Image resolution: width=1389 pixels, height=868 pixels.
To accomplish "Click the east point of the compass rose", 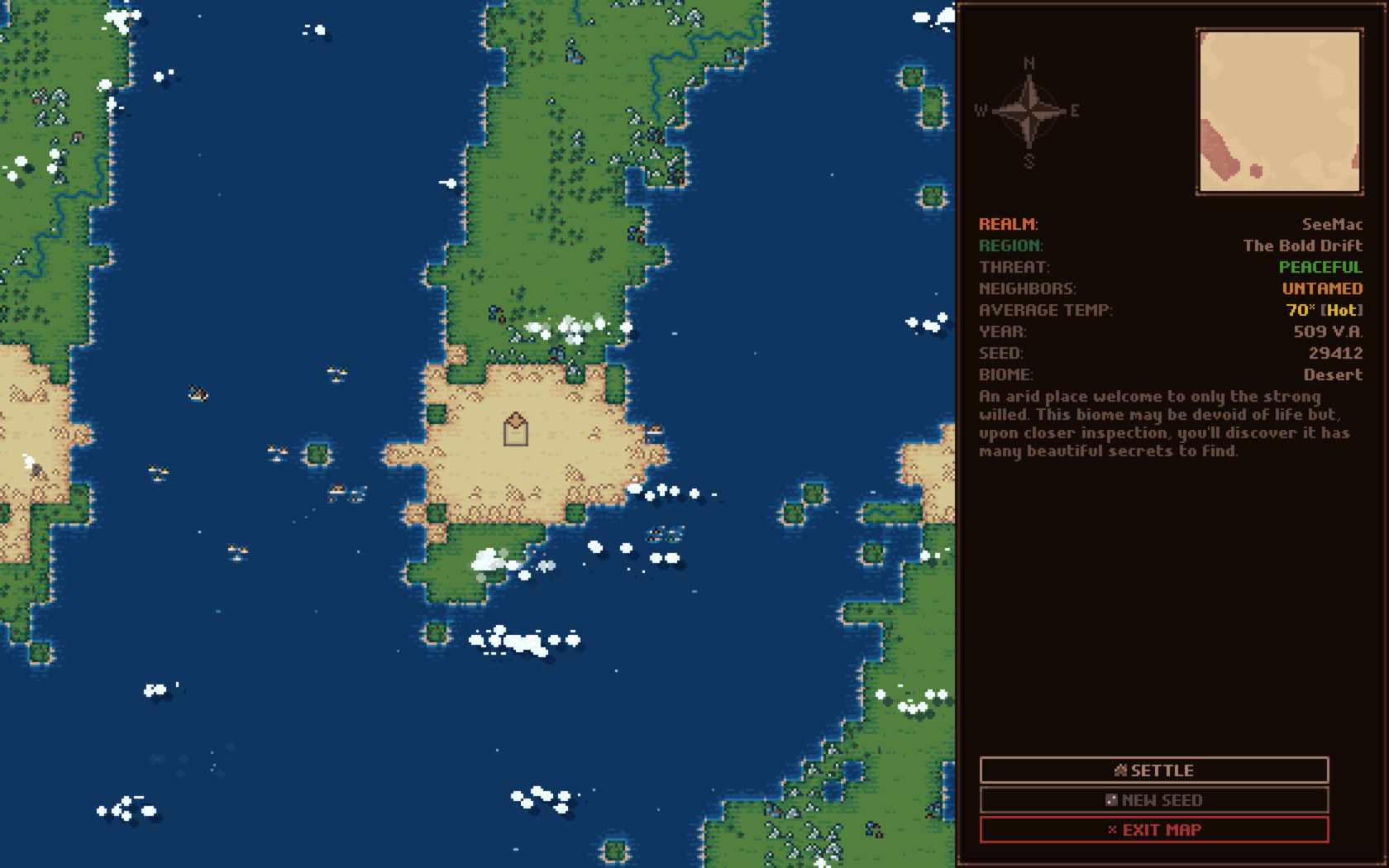I will point(1076,109).
